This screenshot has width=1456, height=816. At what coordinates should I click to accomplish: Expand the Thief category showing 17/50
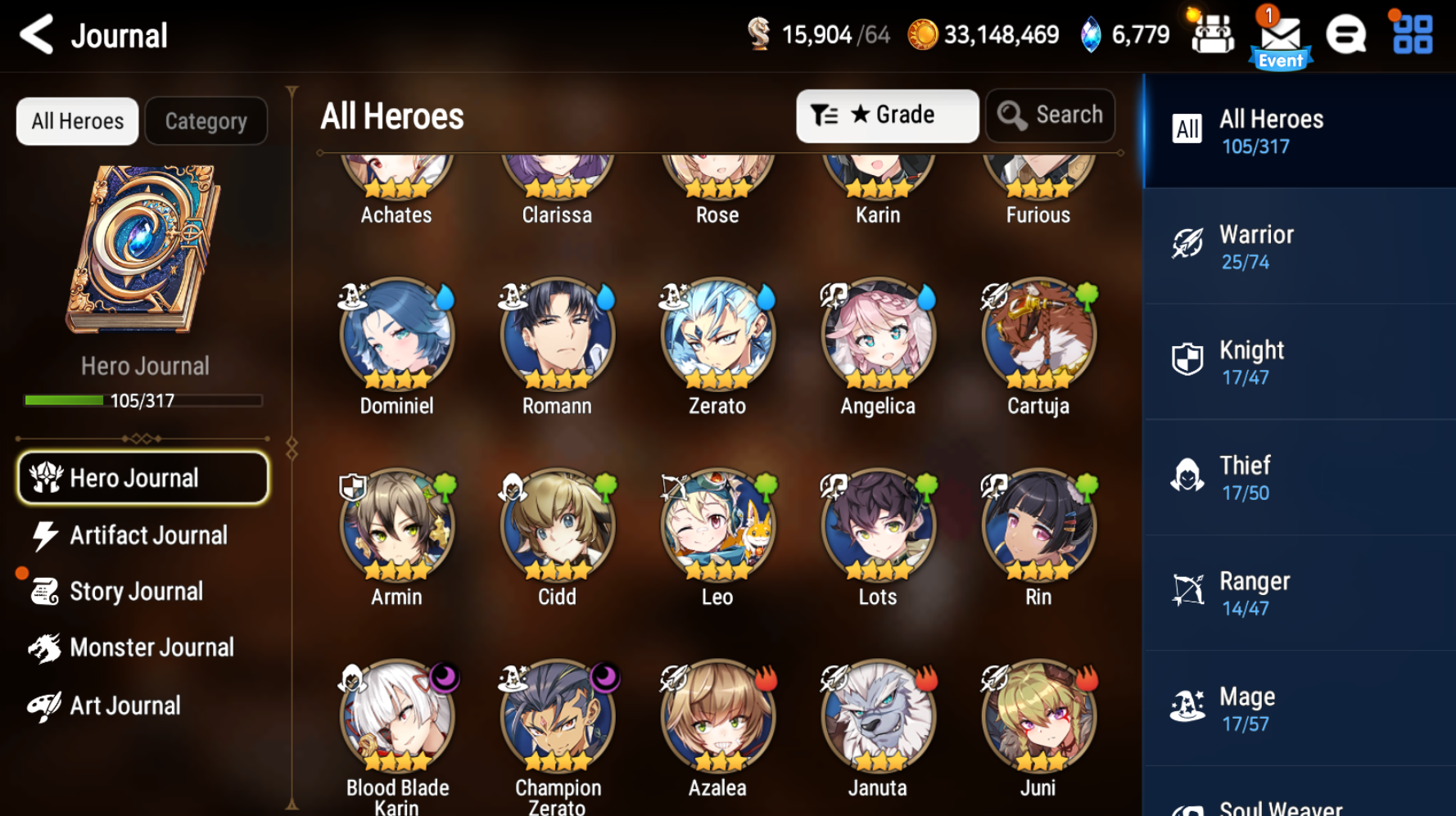pos(1299,476)
